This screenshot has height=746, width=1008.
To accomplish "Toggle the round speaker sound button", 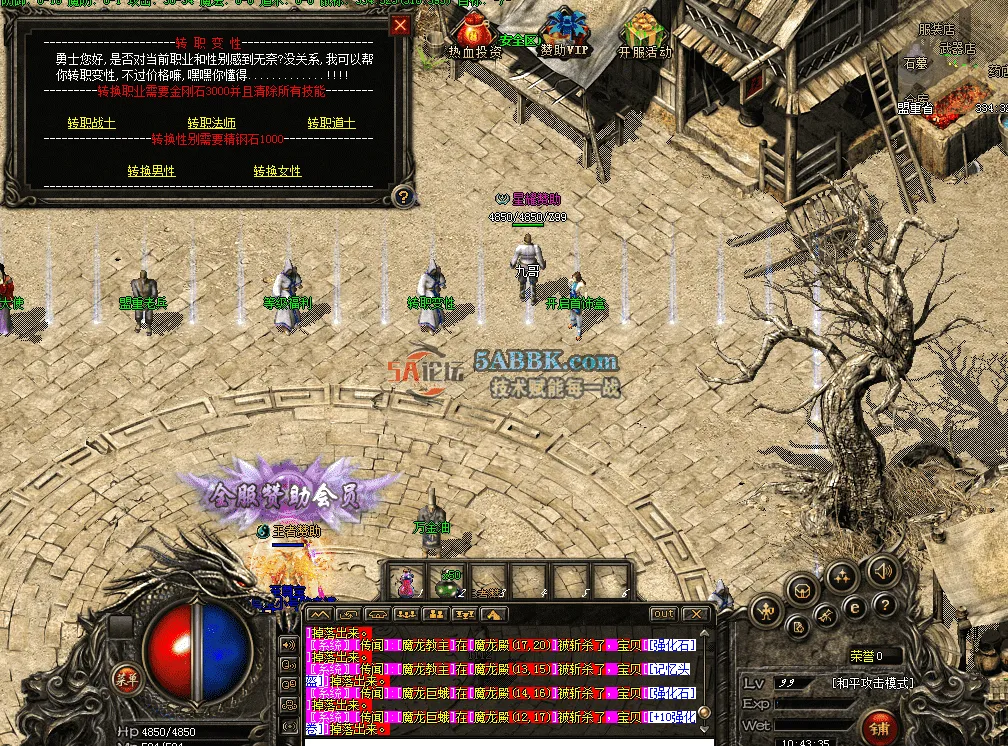I will pyautogui.click(x=882, y=571).
